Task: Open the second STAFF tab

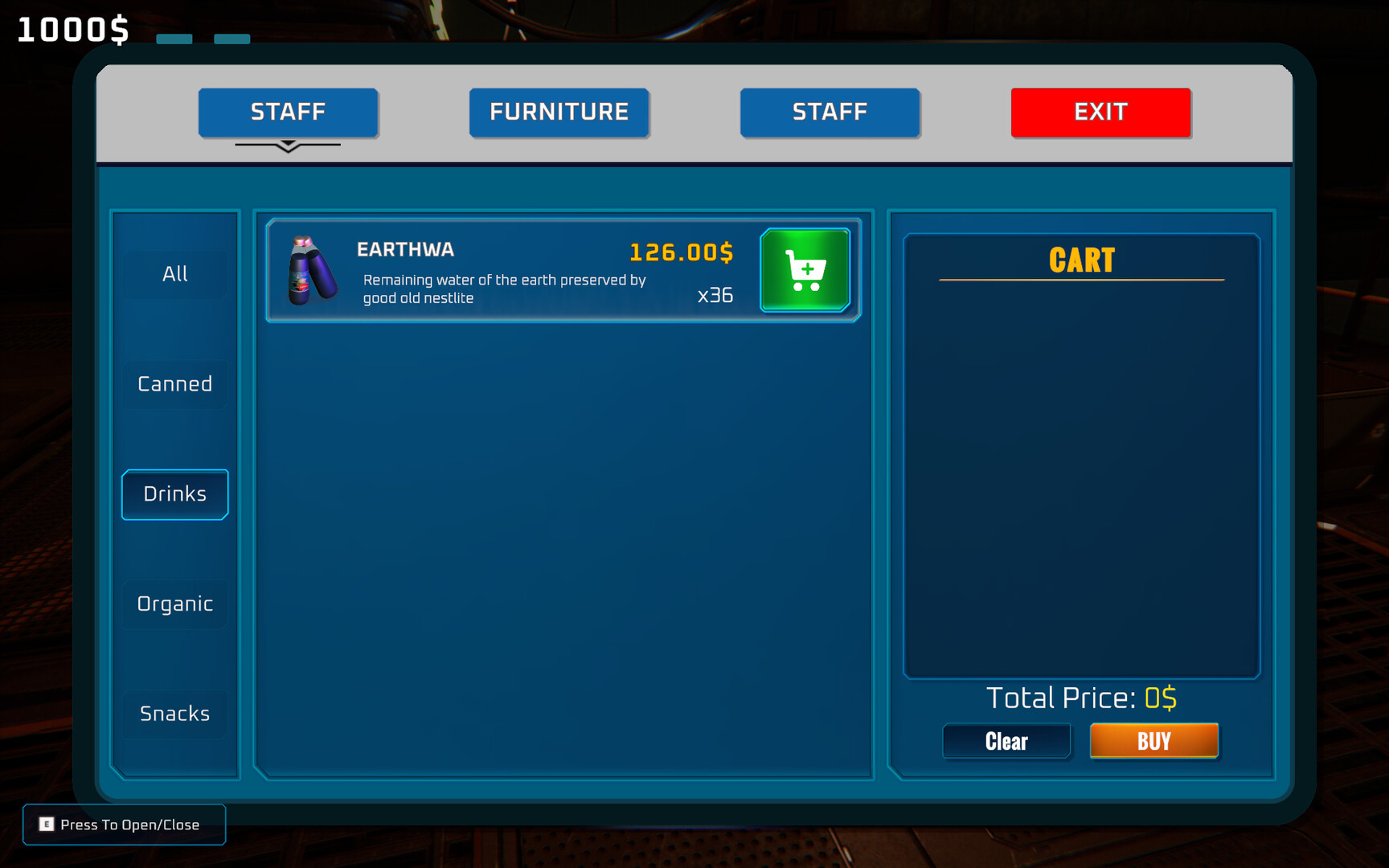Action: [x=830, y=113]
